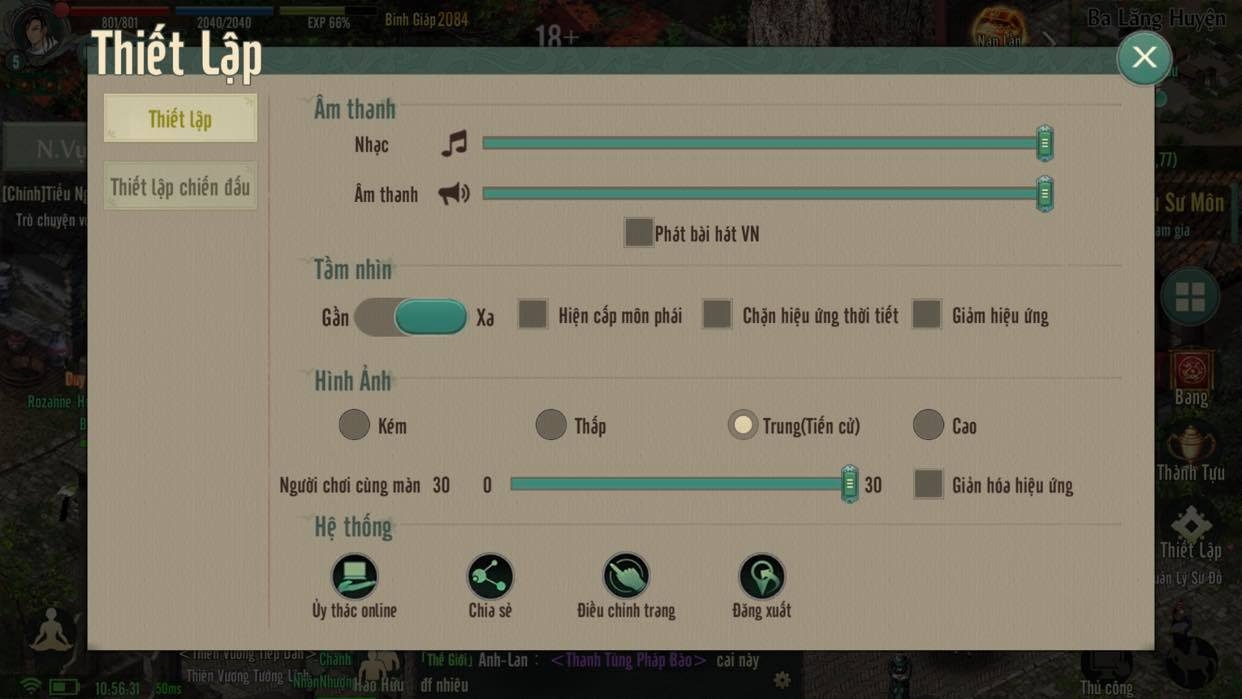Enable Giản hóa hiệu ứng checkbox
Screen dimensions: 1242x699
tap(928, 484)
